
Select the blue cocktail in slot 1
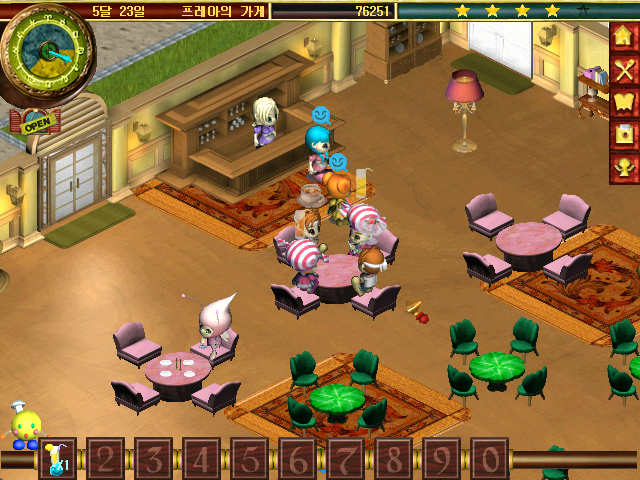(x=57, y=458)
